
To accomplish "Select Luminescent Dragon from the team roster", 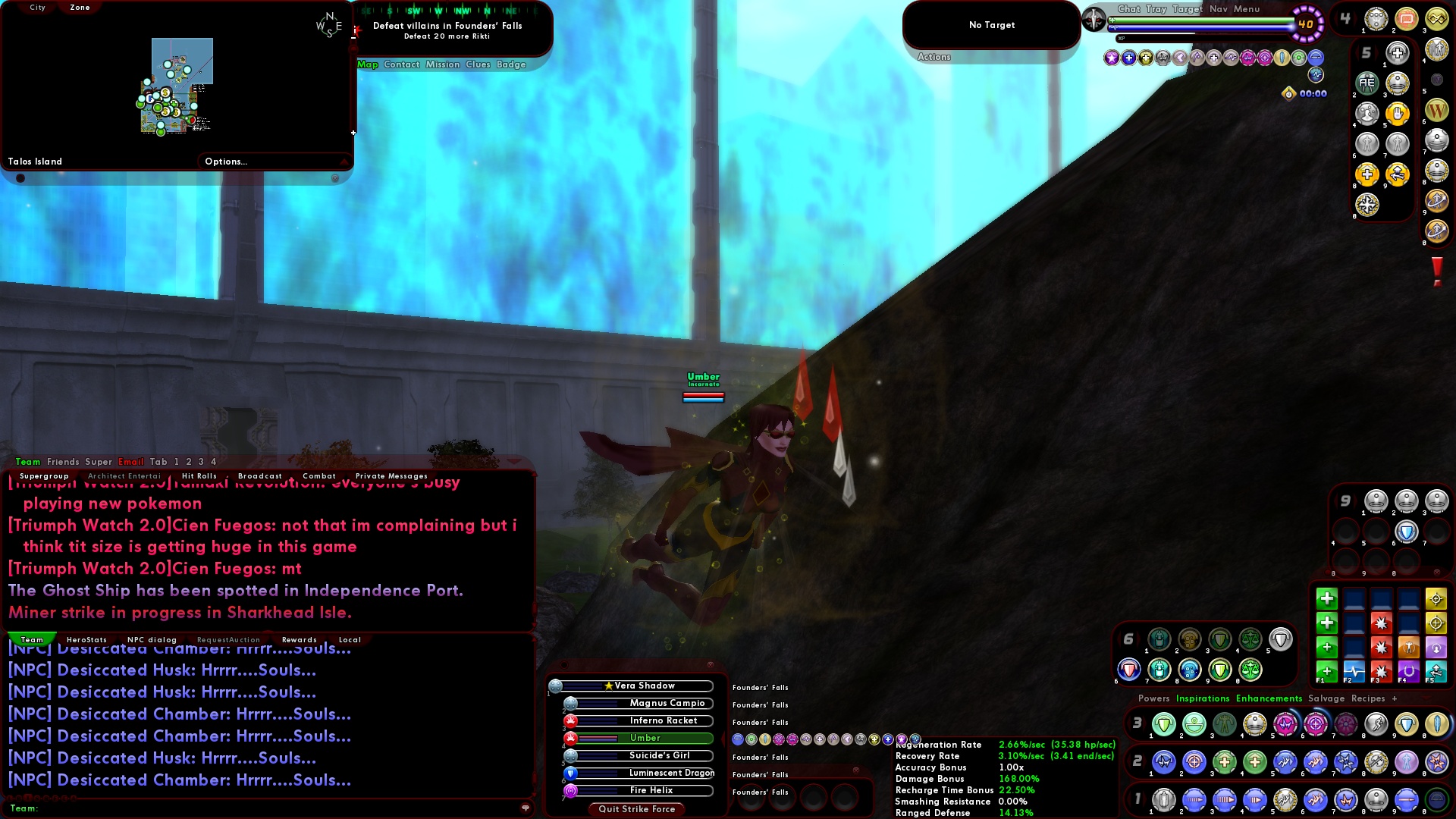I will (x=671, y=773).
